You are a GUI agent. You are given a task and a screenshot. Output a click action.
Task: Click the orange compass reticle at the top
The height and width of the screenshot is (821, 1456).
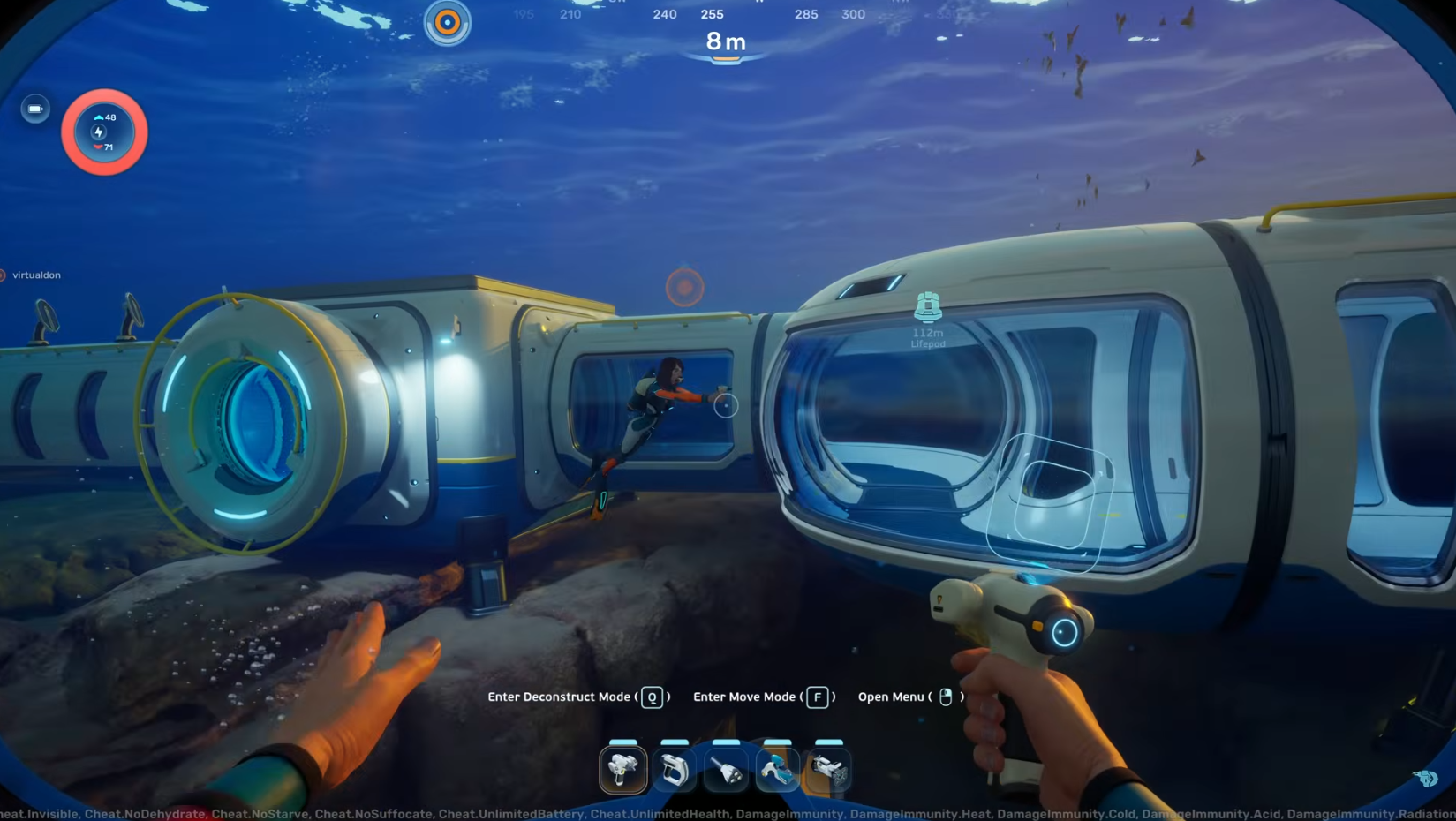(446, 23)
